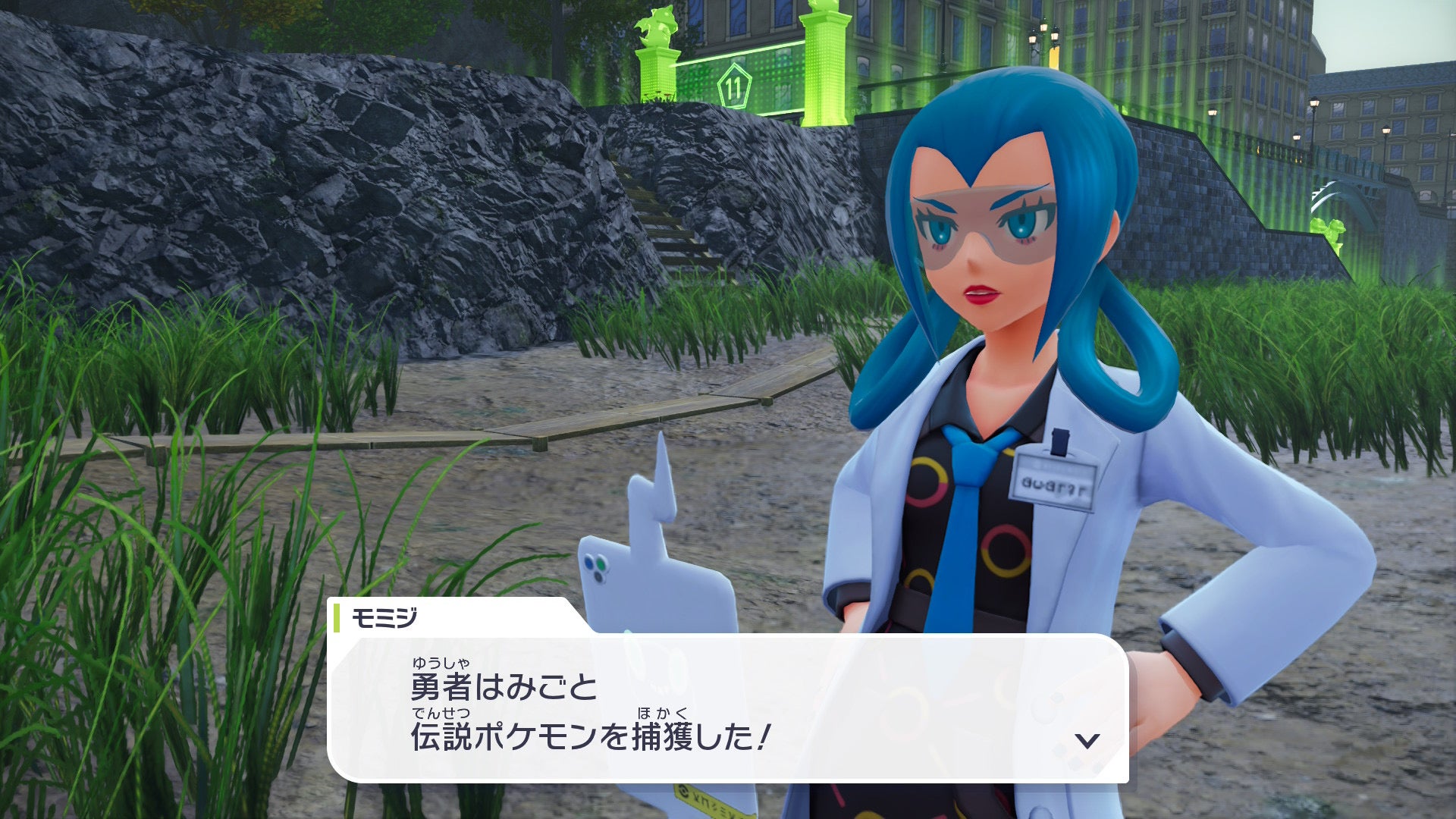Advance dialogue with the down arrow

(x=1087, y=740)
